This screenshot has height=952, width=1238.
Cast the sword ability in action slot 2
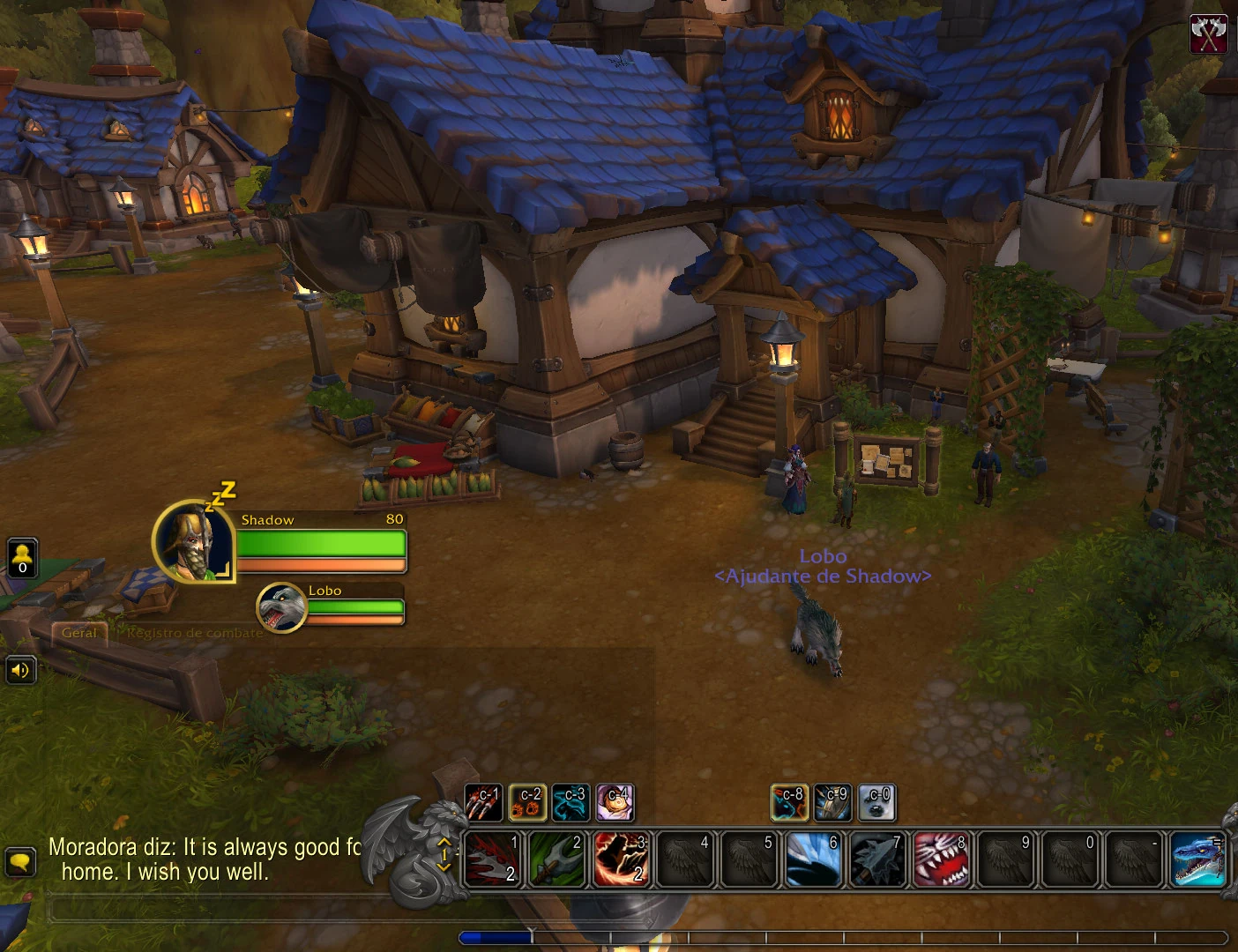tap(556, 859)
